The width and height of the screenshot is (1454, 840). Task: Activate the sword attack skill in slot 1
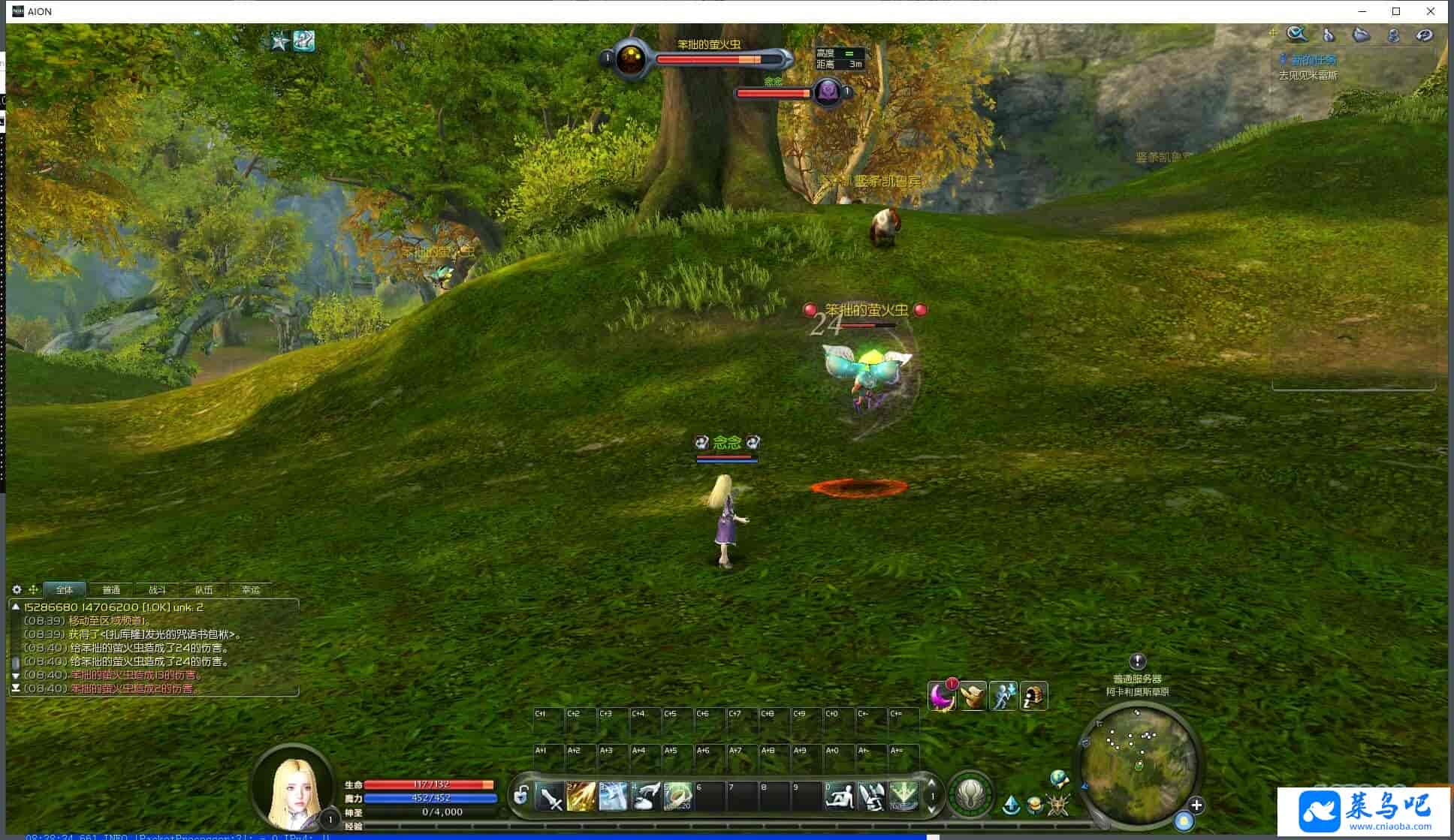click(551, 796)
